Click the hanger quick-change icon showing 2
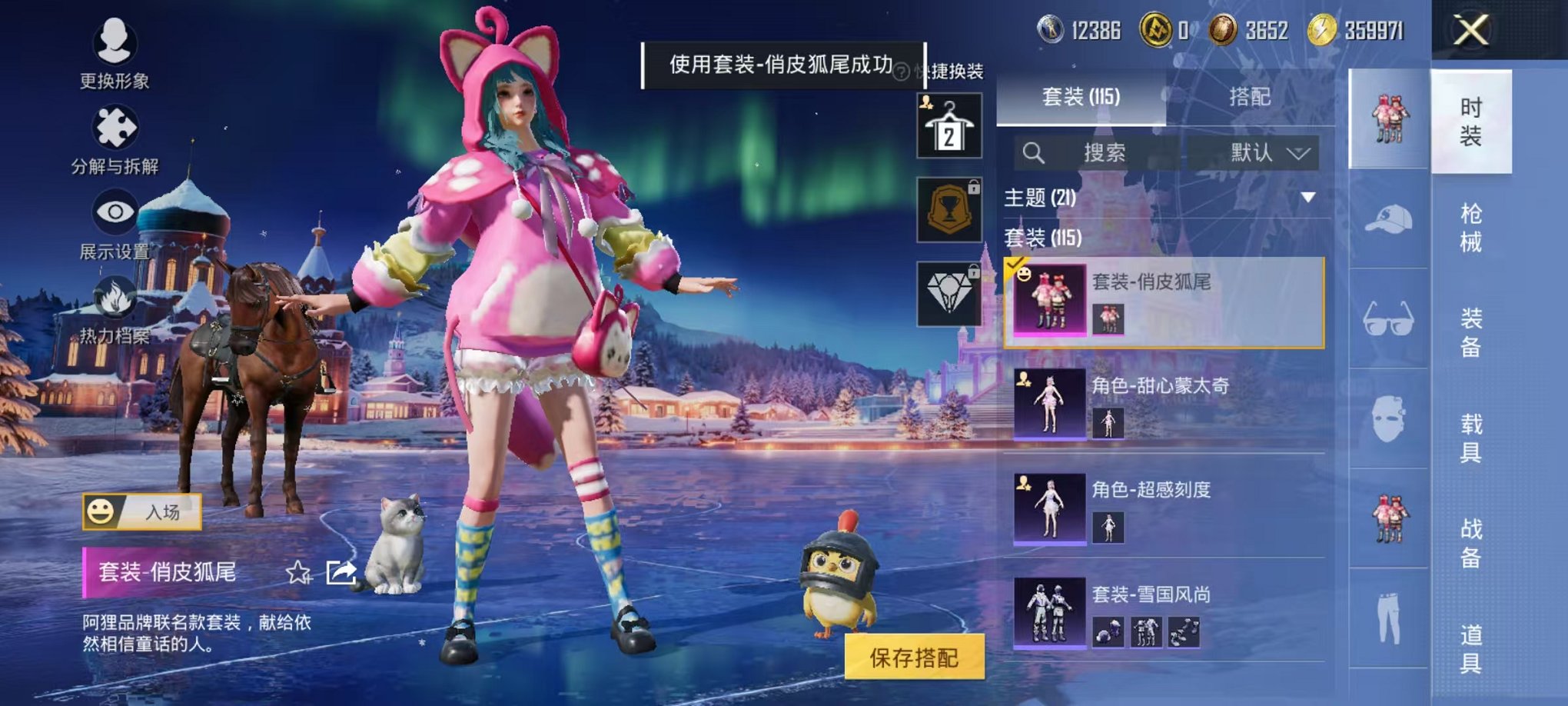Screen dimensions: 1568x706 coord(952,123)
